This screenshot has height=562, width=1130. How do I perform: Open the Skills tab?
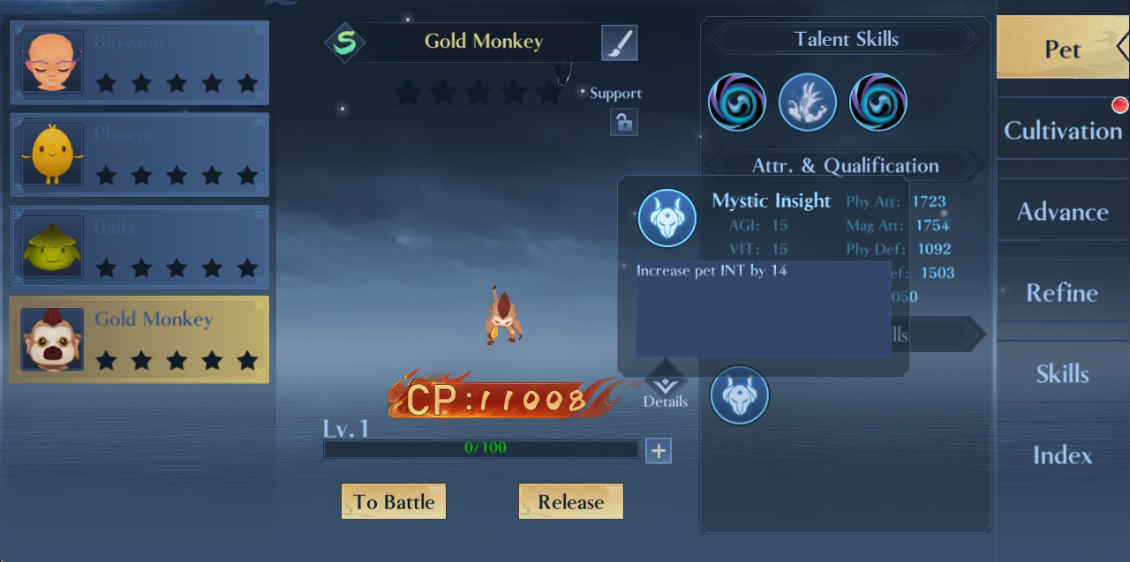pyautogui.click(x=1062, y=373)
